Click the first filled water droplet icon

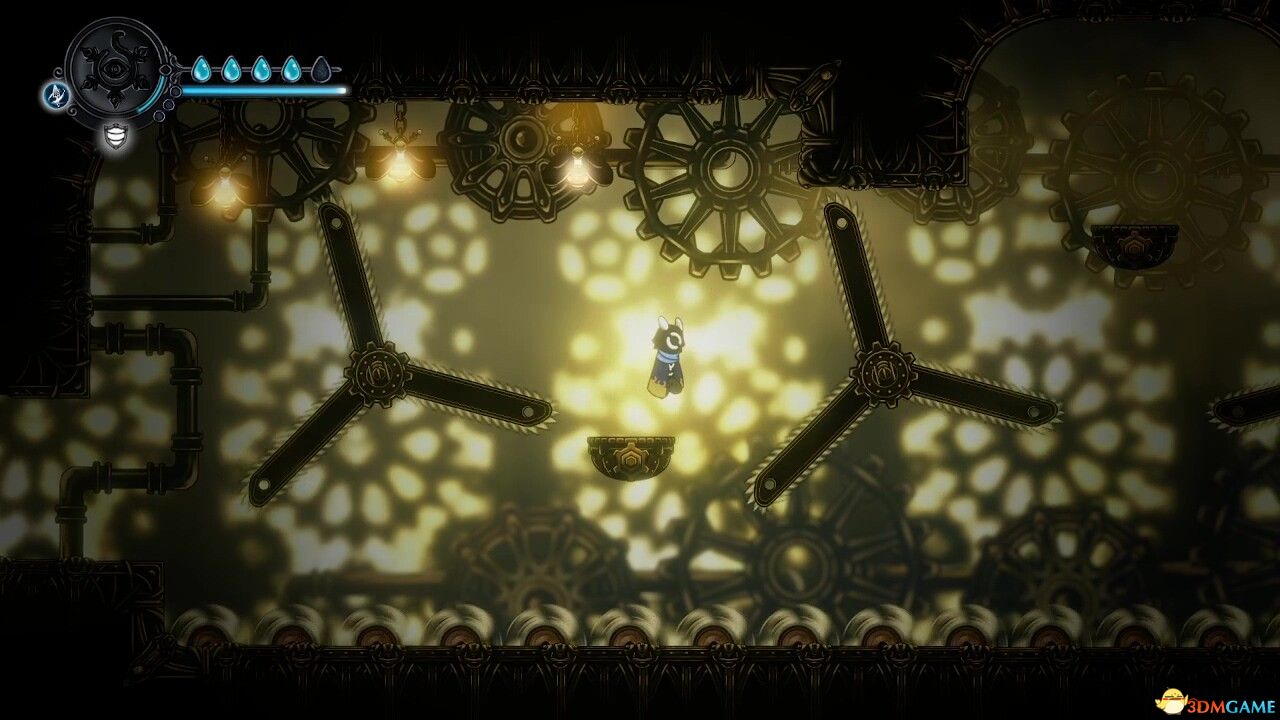click(202, 68)
